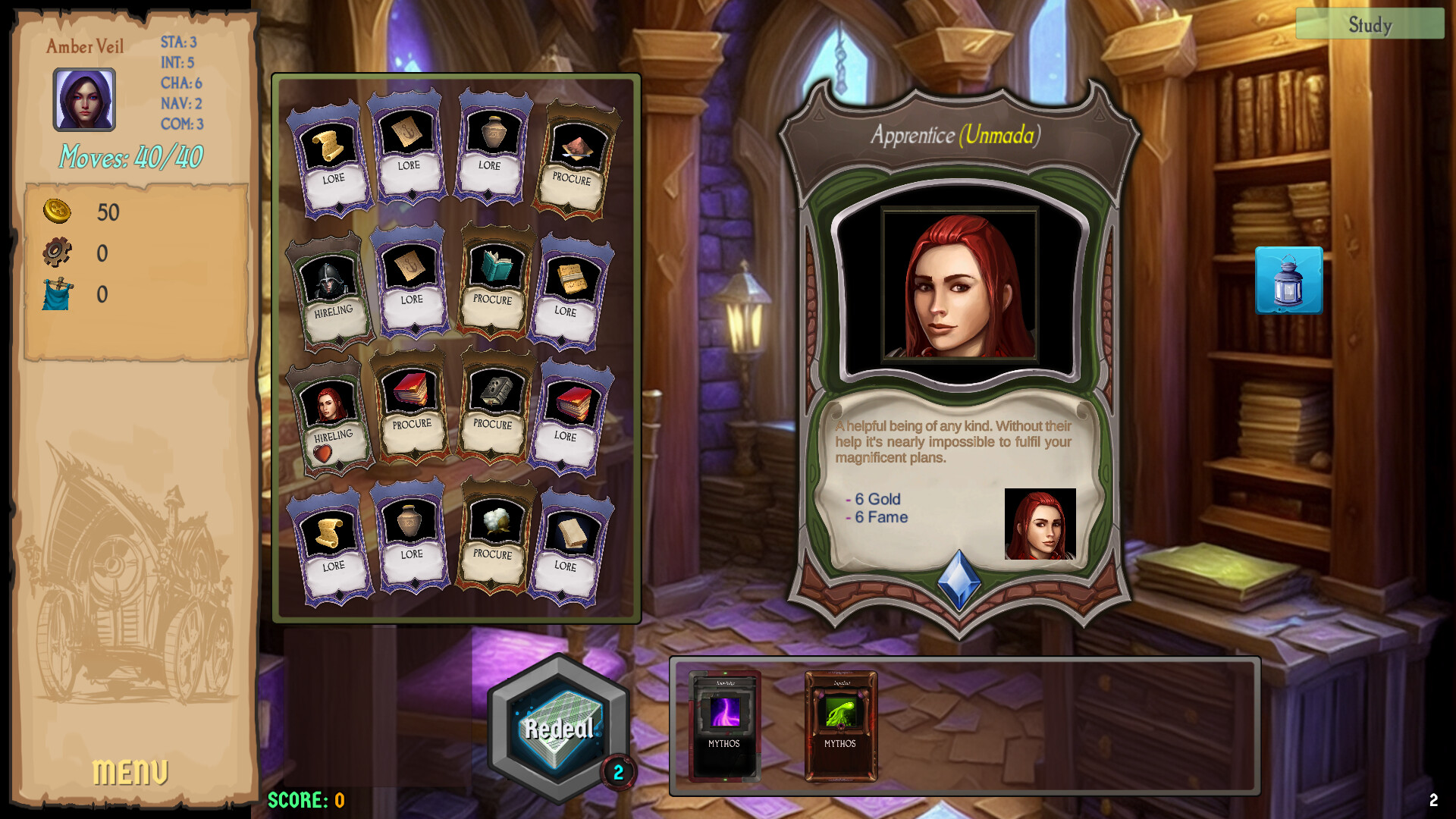
Task: Open the MENU
Action: (x=130, y=772)
